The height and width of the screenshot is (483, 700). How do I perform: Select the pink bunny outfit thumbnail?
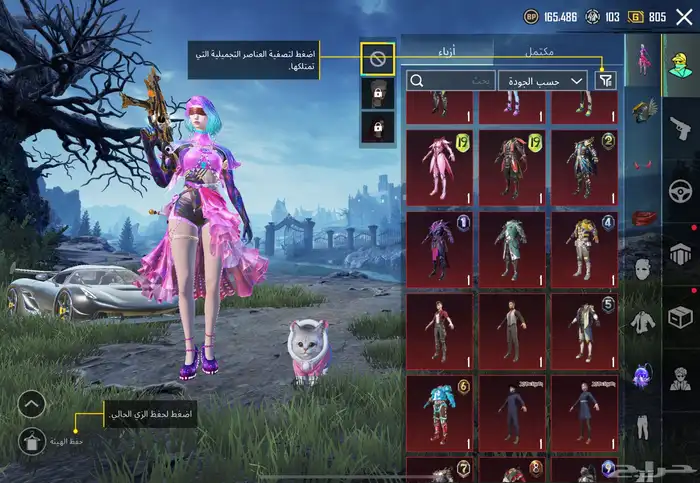coord(439,165)
